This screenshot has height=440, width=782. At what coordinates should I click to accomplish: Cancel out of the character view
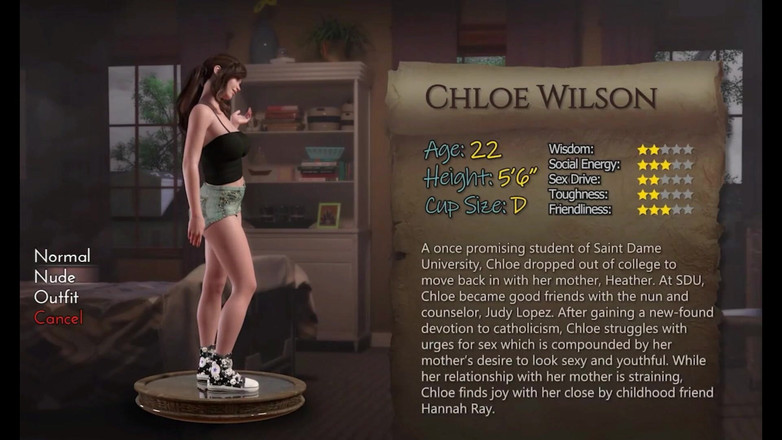(58, 318)
